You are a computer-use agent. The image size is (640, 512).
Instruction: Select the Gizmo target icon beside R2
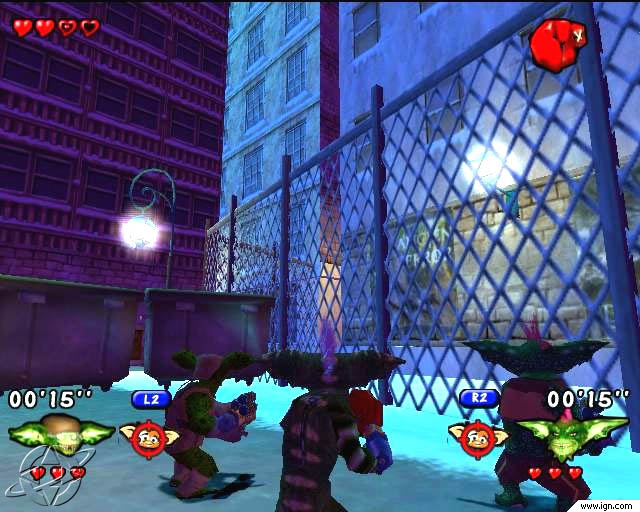tap(477, 435)
